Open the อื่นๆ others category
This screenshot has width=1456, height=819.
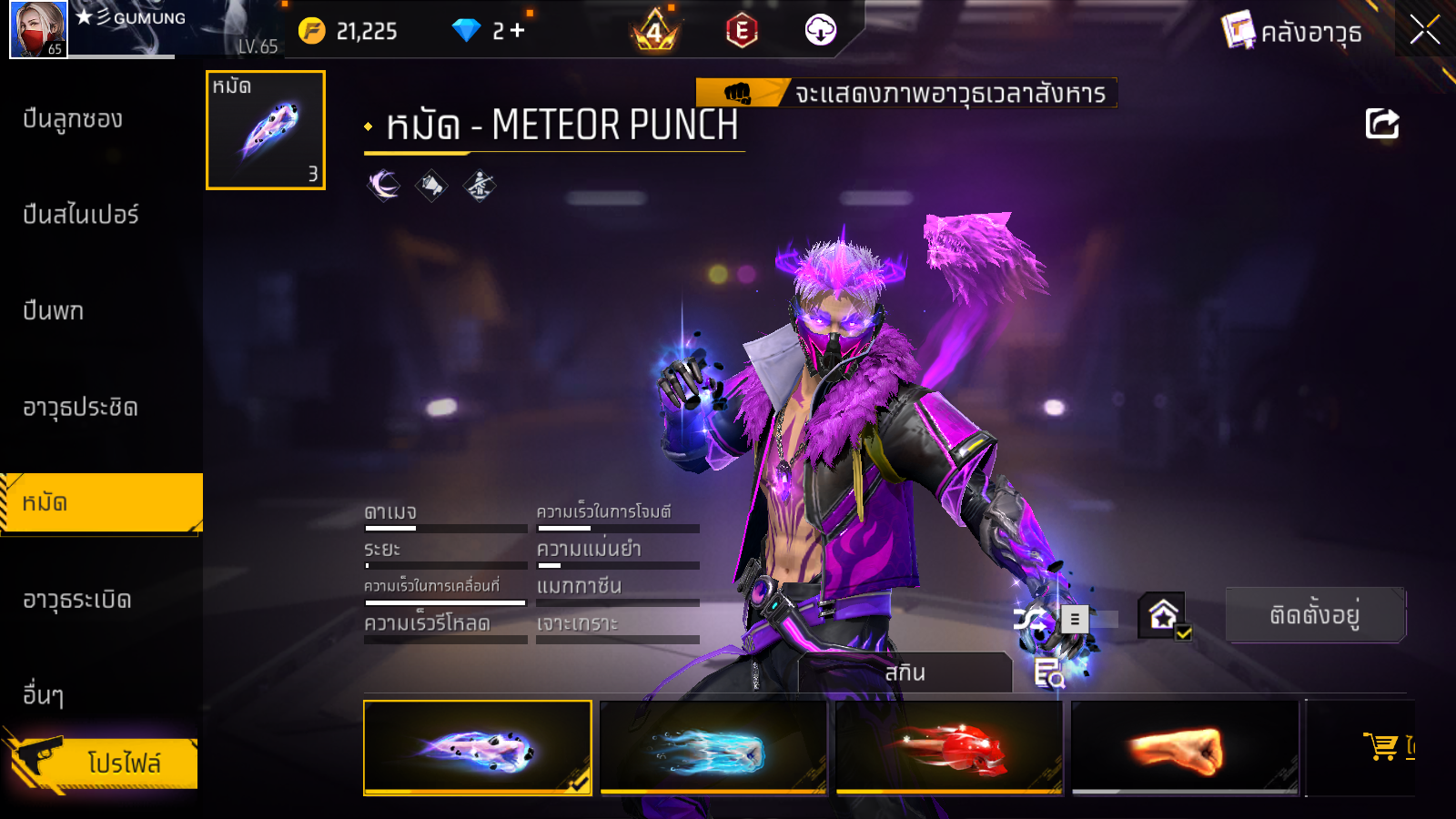pyautogui.click(x=44, y=695)
